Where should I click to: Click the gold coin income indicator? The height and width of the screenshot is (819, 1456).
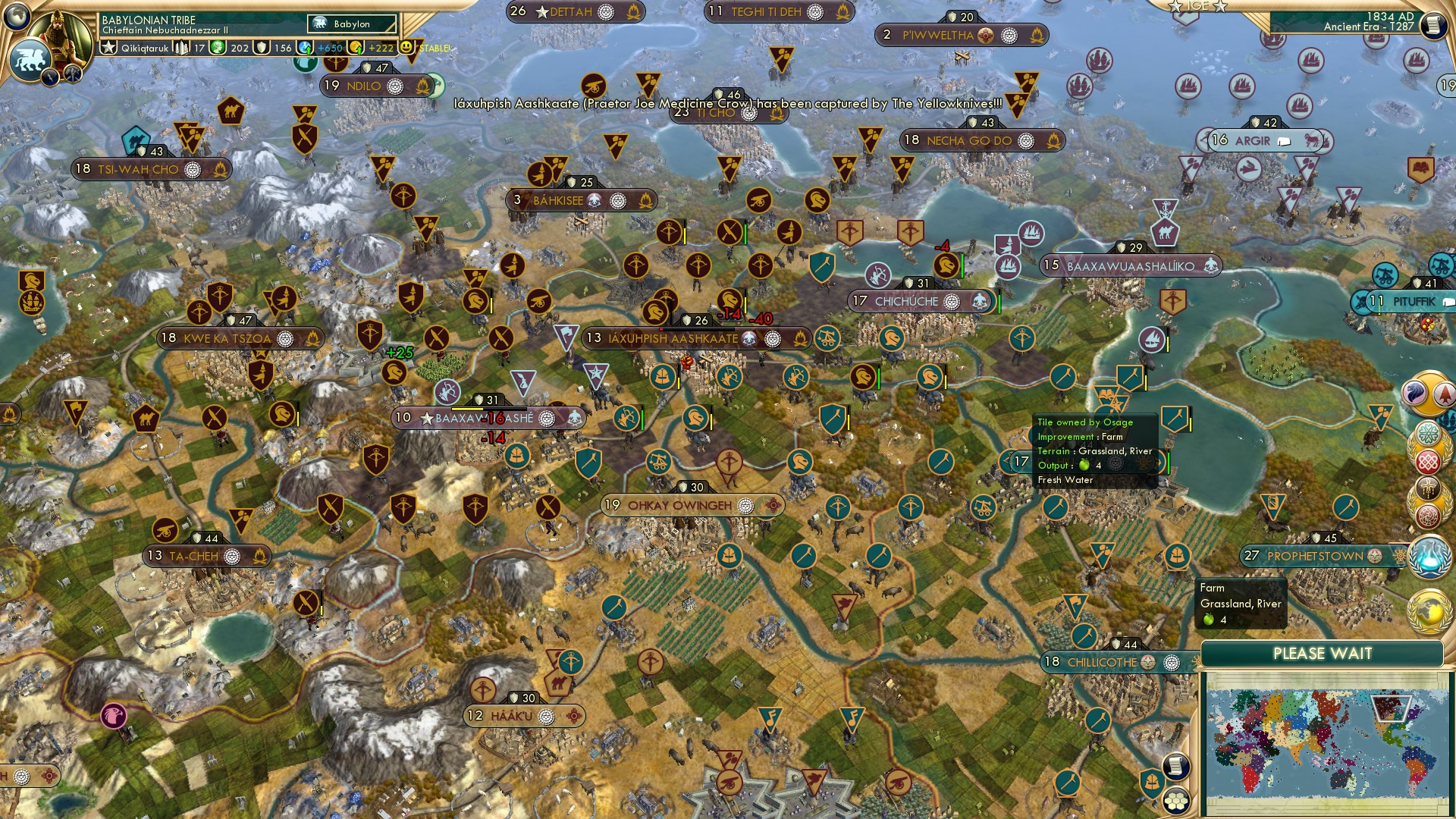(x=354, y=48)
